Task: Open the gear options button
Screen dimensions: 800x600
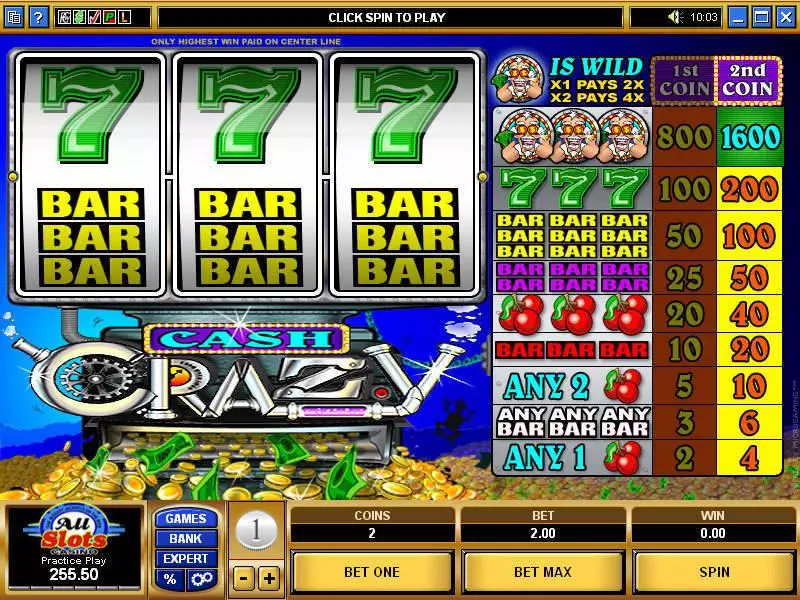Action: pyautogui.click(x=200, y=579)
